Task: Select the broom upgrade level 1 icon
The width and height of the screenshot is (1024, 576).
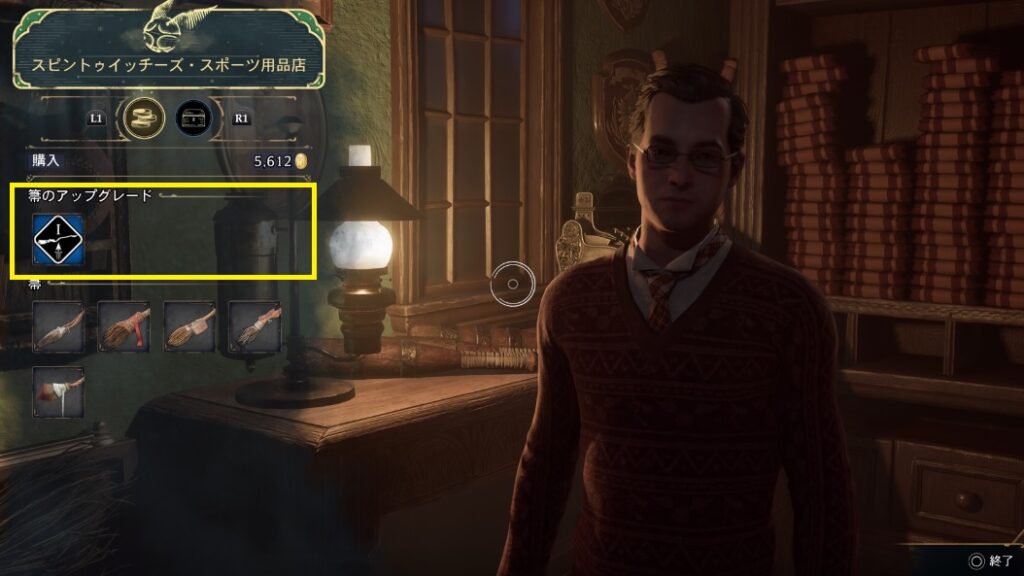Action: click(58, 238)
